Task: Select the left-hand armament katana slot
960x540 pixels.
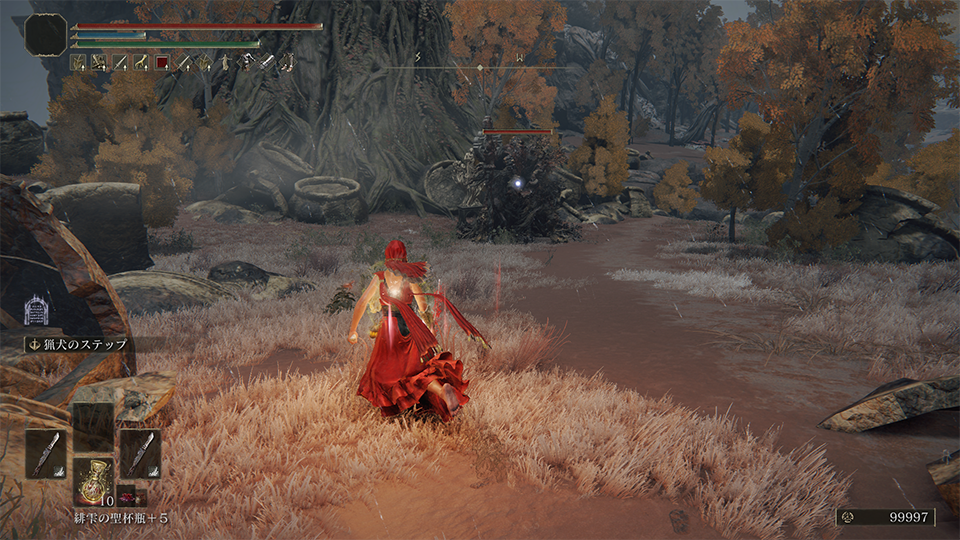Action: pyautogui.click(x=46, y=453)
